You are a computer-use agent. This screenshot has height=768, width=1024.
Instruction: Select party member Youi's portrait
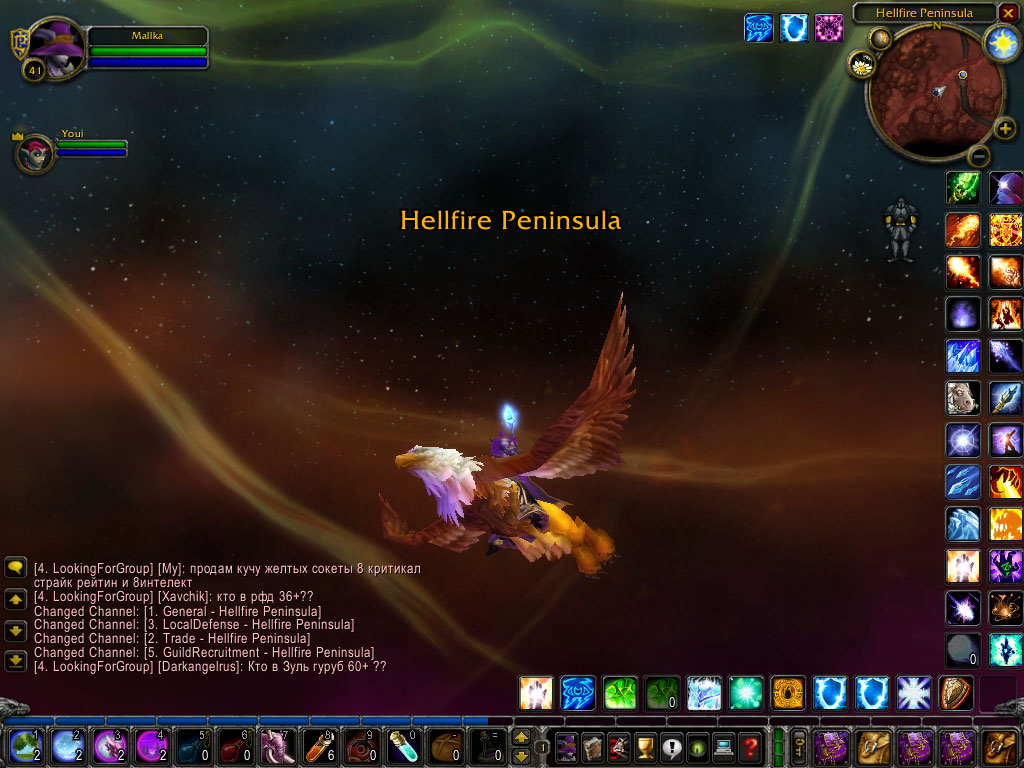[x=35, y=154]
